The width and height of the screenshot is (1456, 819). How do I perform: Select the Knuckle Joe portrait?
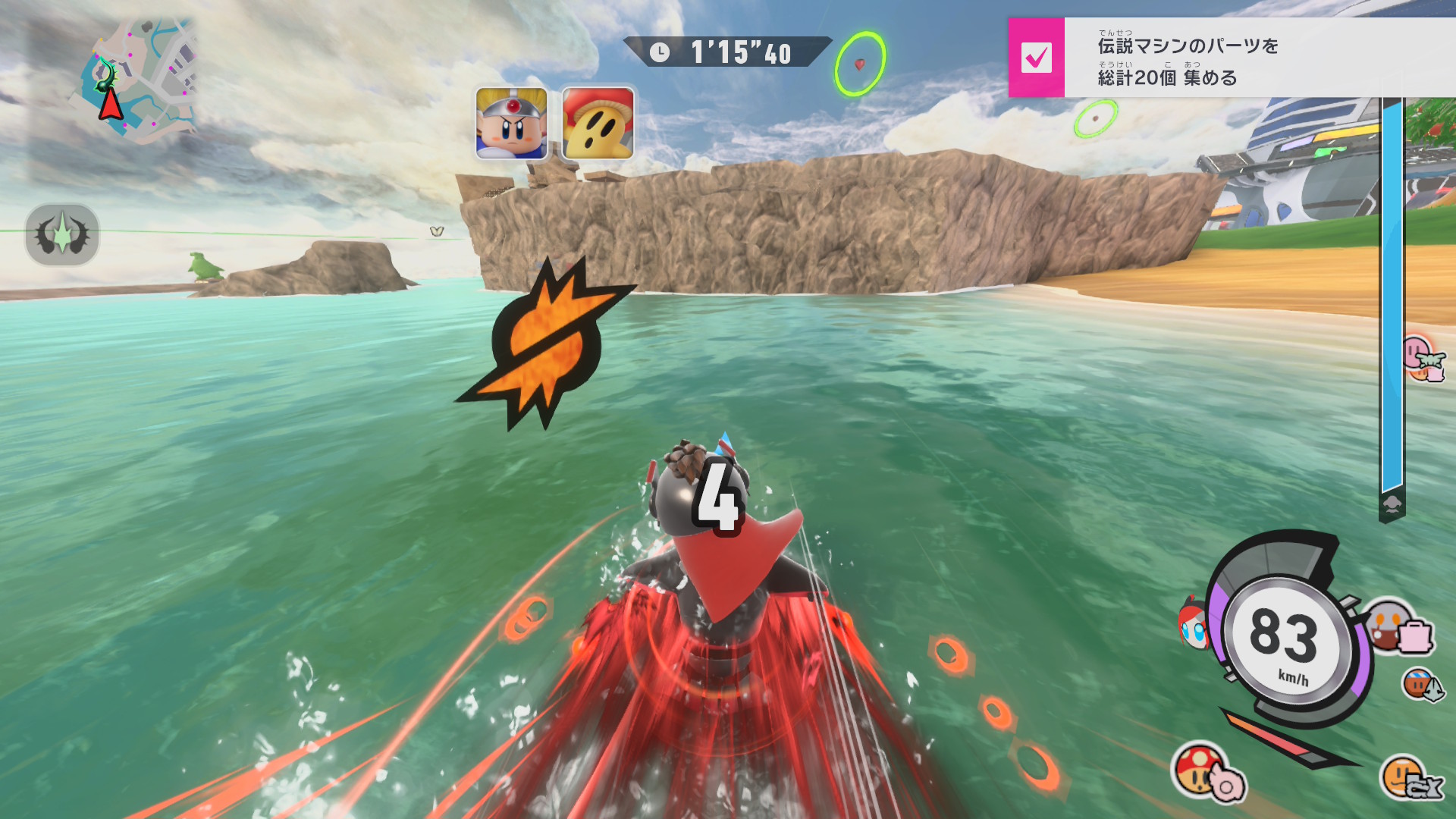511,124
